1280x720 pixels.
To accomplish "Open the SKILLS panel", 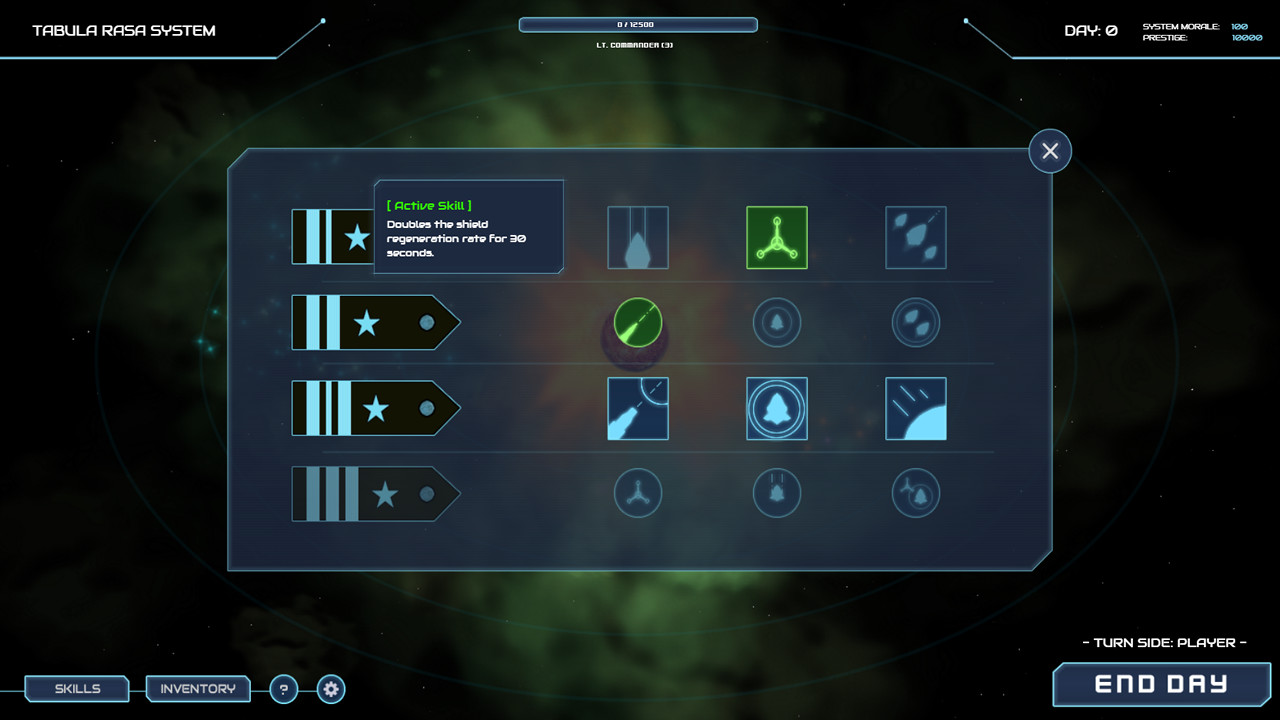I will point(76,688).
